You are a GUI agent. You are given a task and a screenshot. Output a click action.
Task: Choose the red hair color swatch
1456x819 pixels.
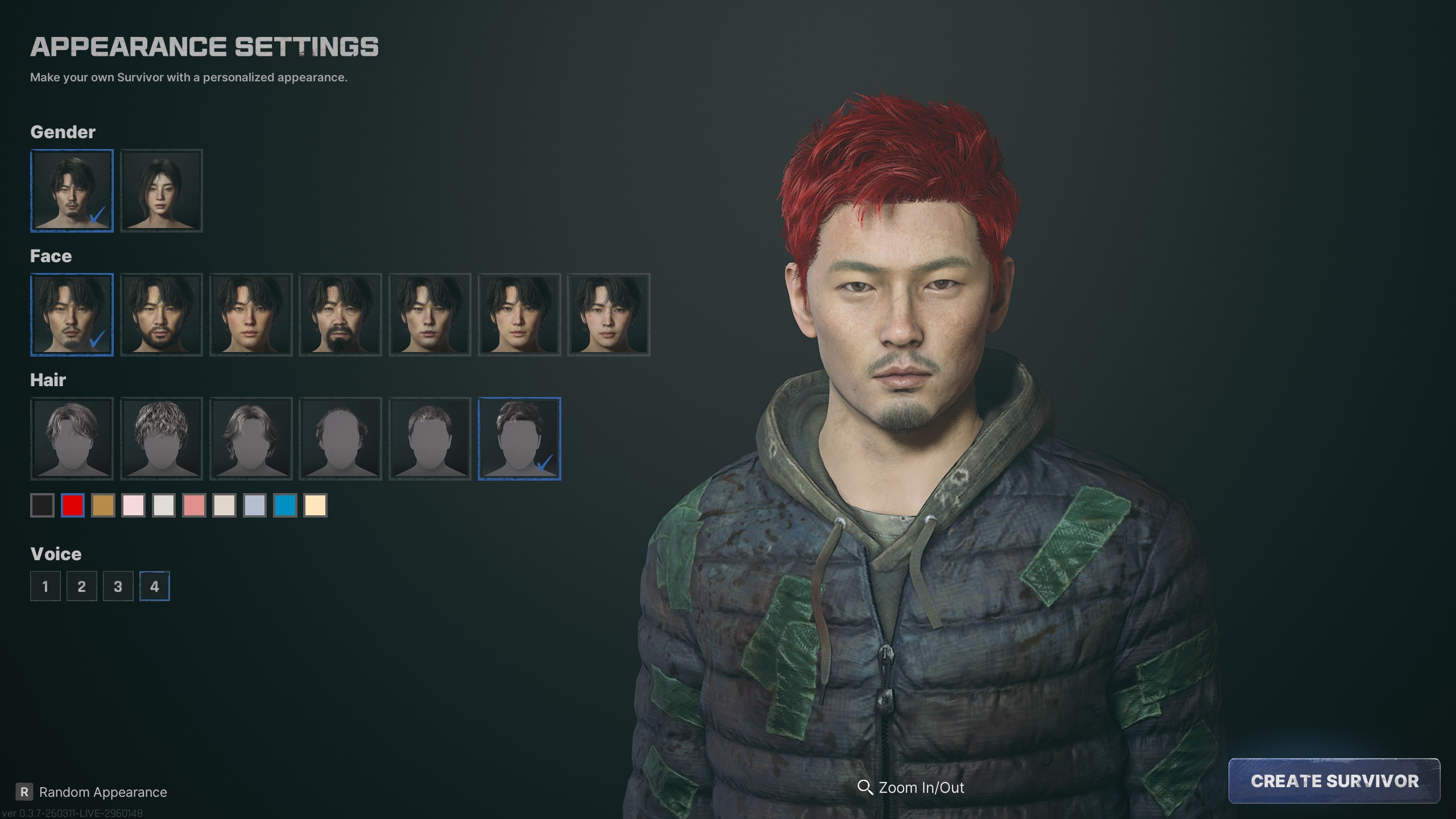pyautogui.click(x=73, y=505)
